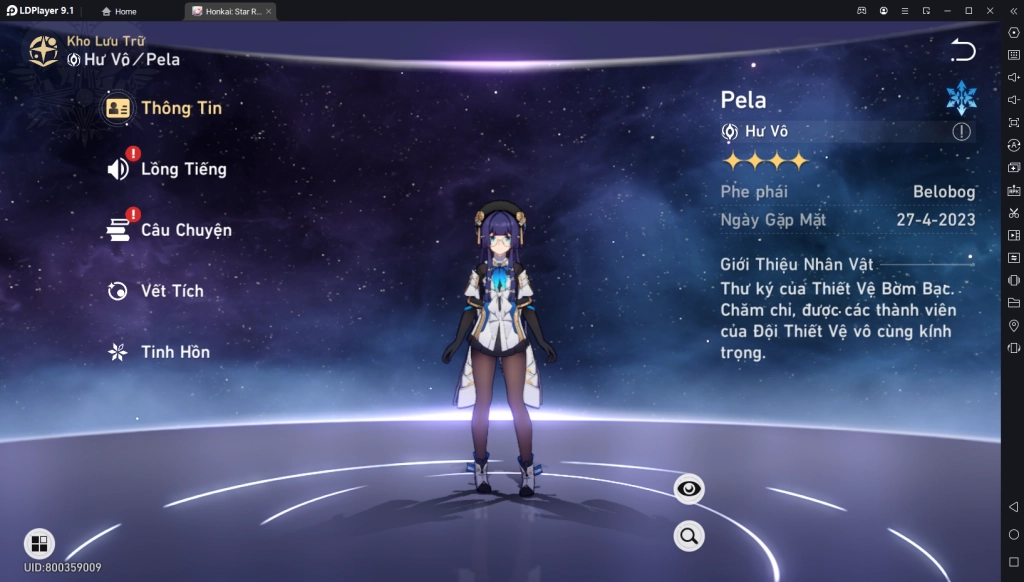Image resolution: width=1024 pixels, height=582 pixels.
Task: Switch to the Thông Tin tab
Action: [164, 108]
